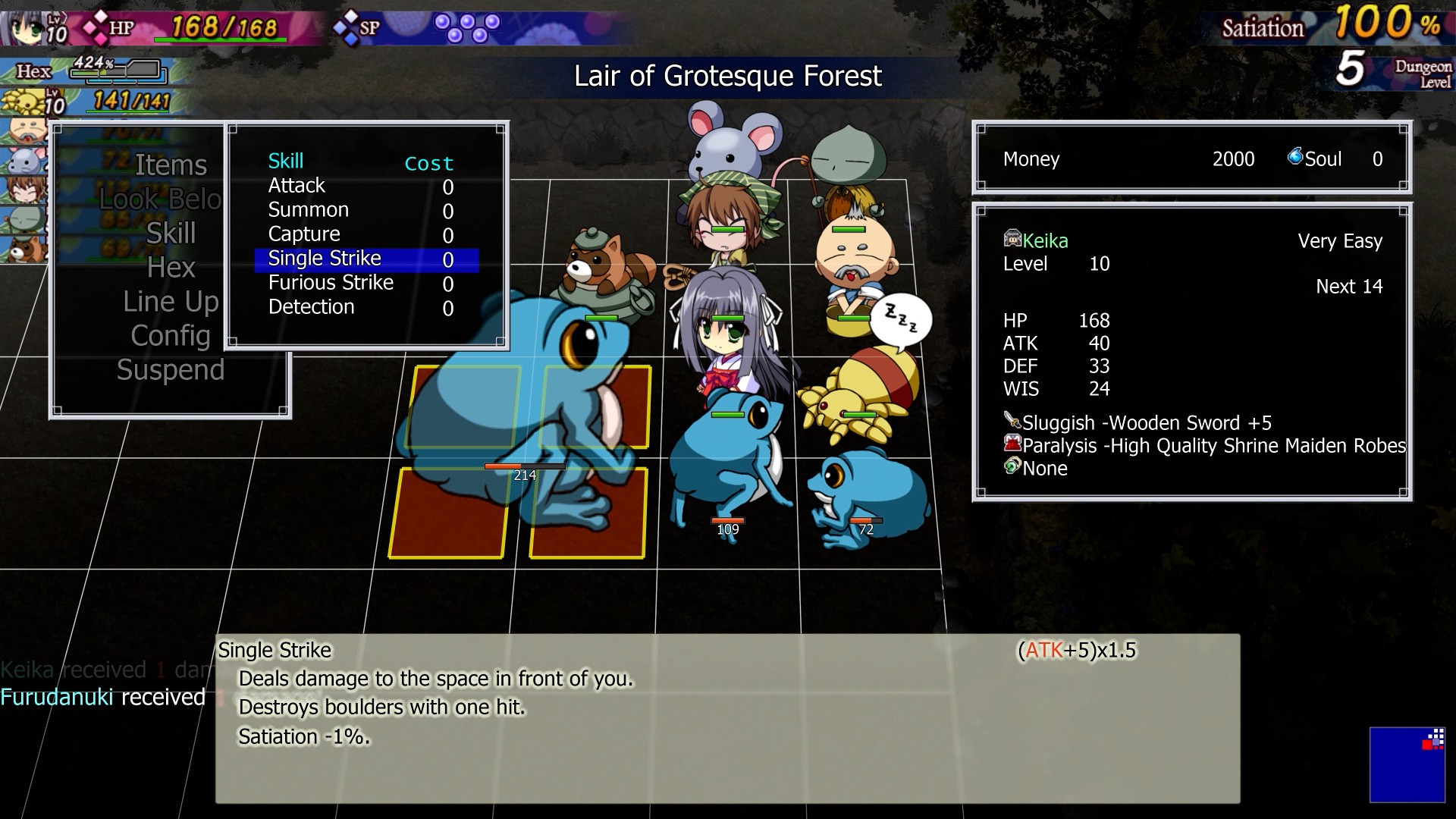This screenshot has width=1456, height=819.
Task: Activate the Detection skill
Action: pos(311,307)
